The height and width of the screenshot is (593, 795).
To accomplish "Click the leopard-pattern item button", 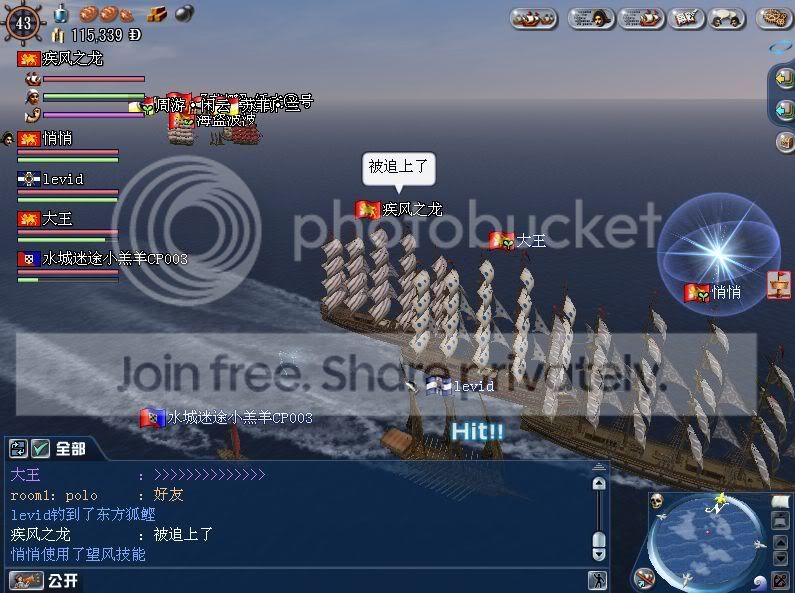I will click(775, 18).
